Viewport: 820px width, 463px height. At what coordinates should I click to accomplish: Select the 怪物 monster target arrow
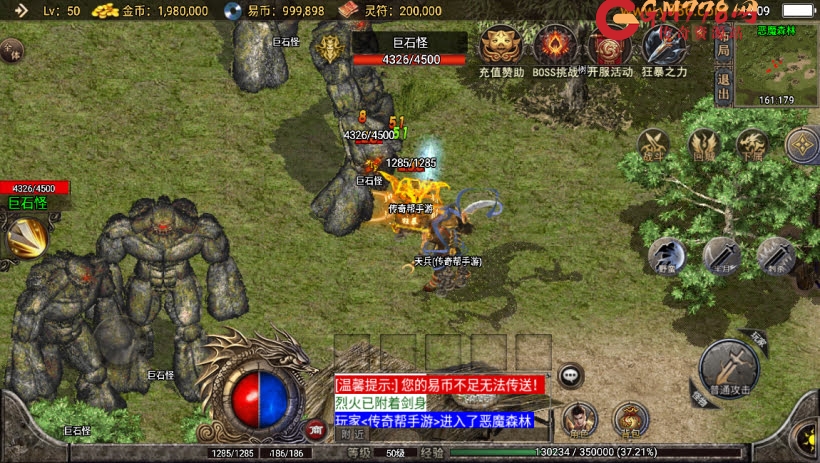click(x=696, y=398)
